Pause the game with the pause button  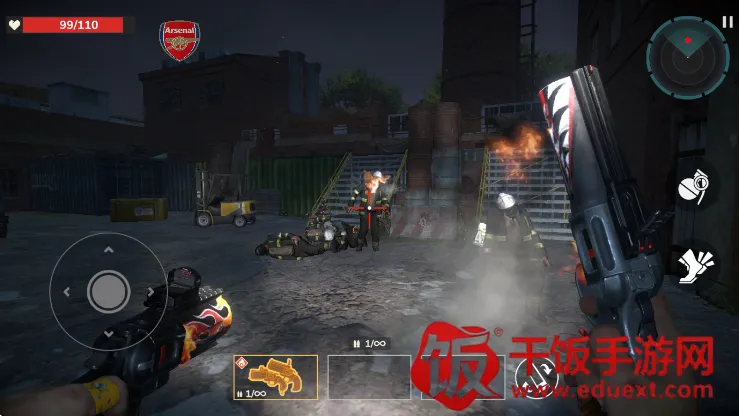tap(727, 20)
